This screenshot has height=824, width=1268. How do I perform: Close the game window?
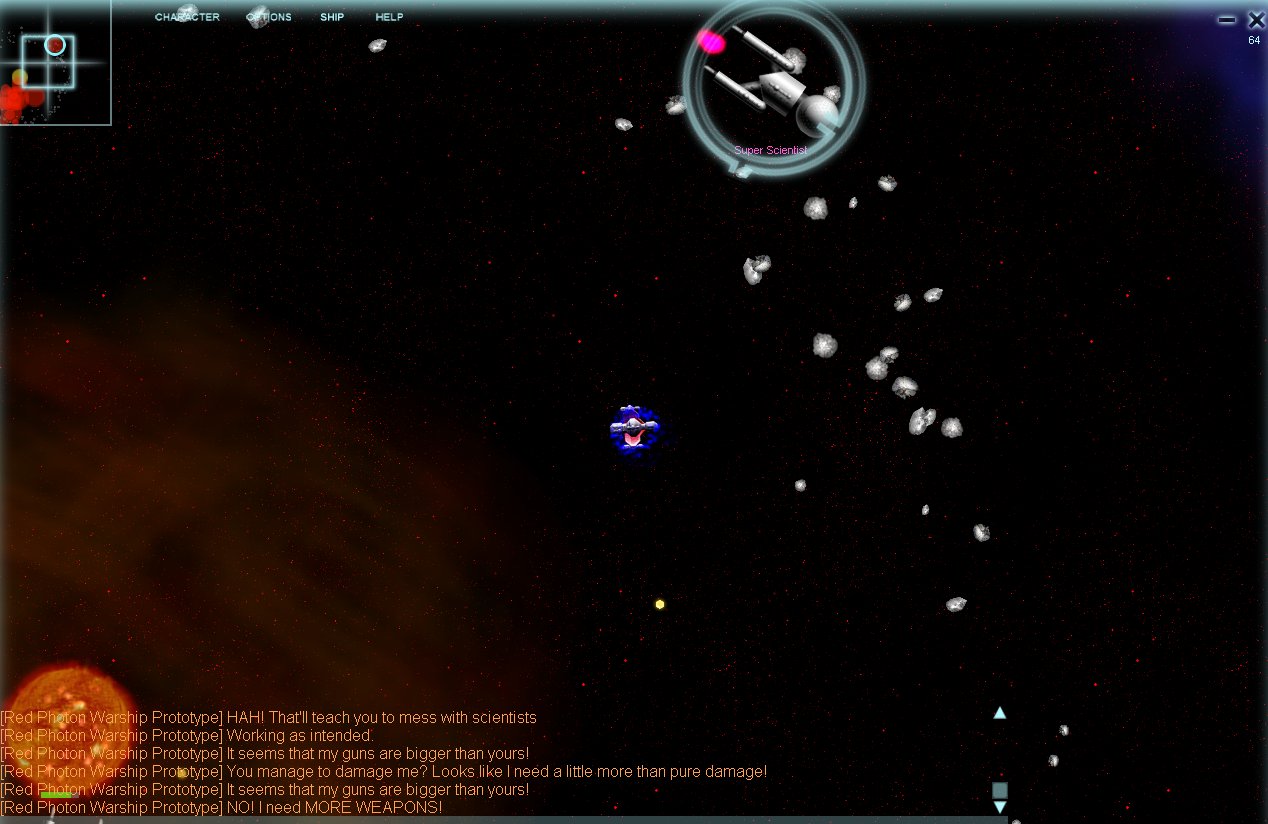(1256, 19)
